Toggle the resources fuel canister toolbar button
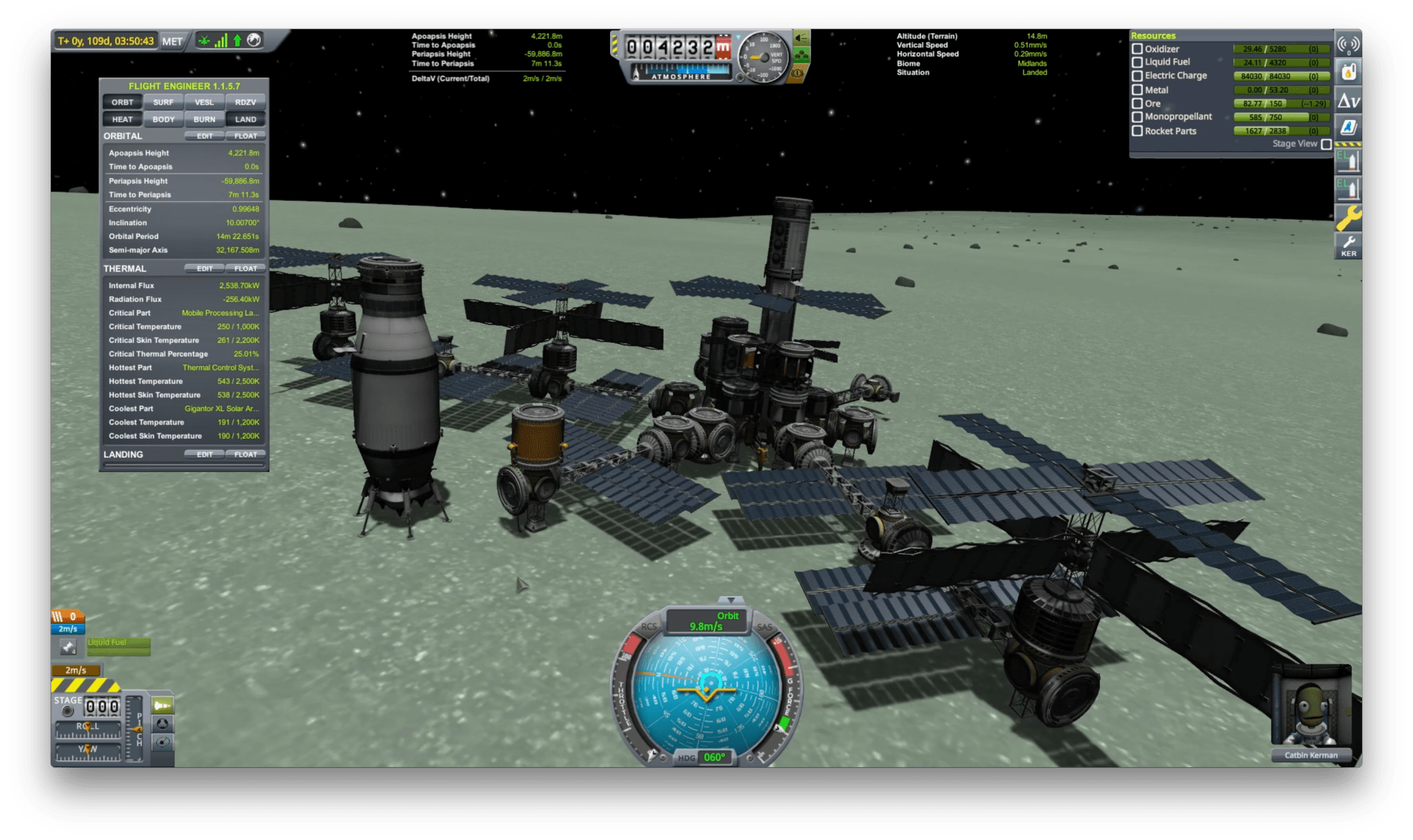This screenshot has height=840, width=1413. click(1348, 71)
